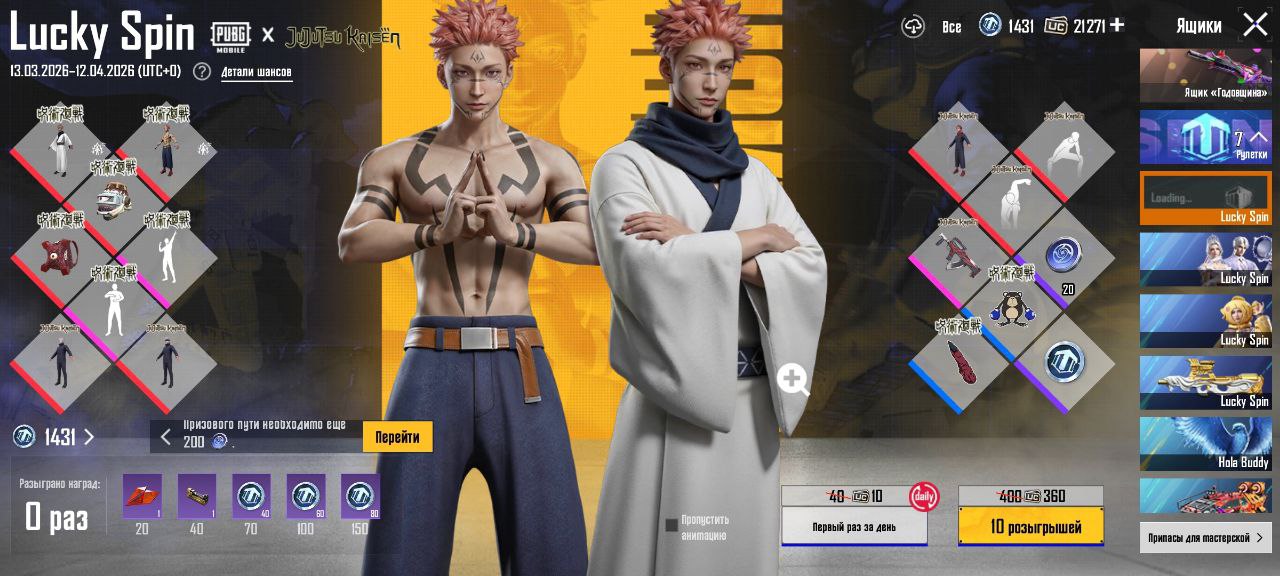Screen dimensions: 1280x576
Task: Add UC using the plus icon
Action: coord(1117,25)
